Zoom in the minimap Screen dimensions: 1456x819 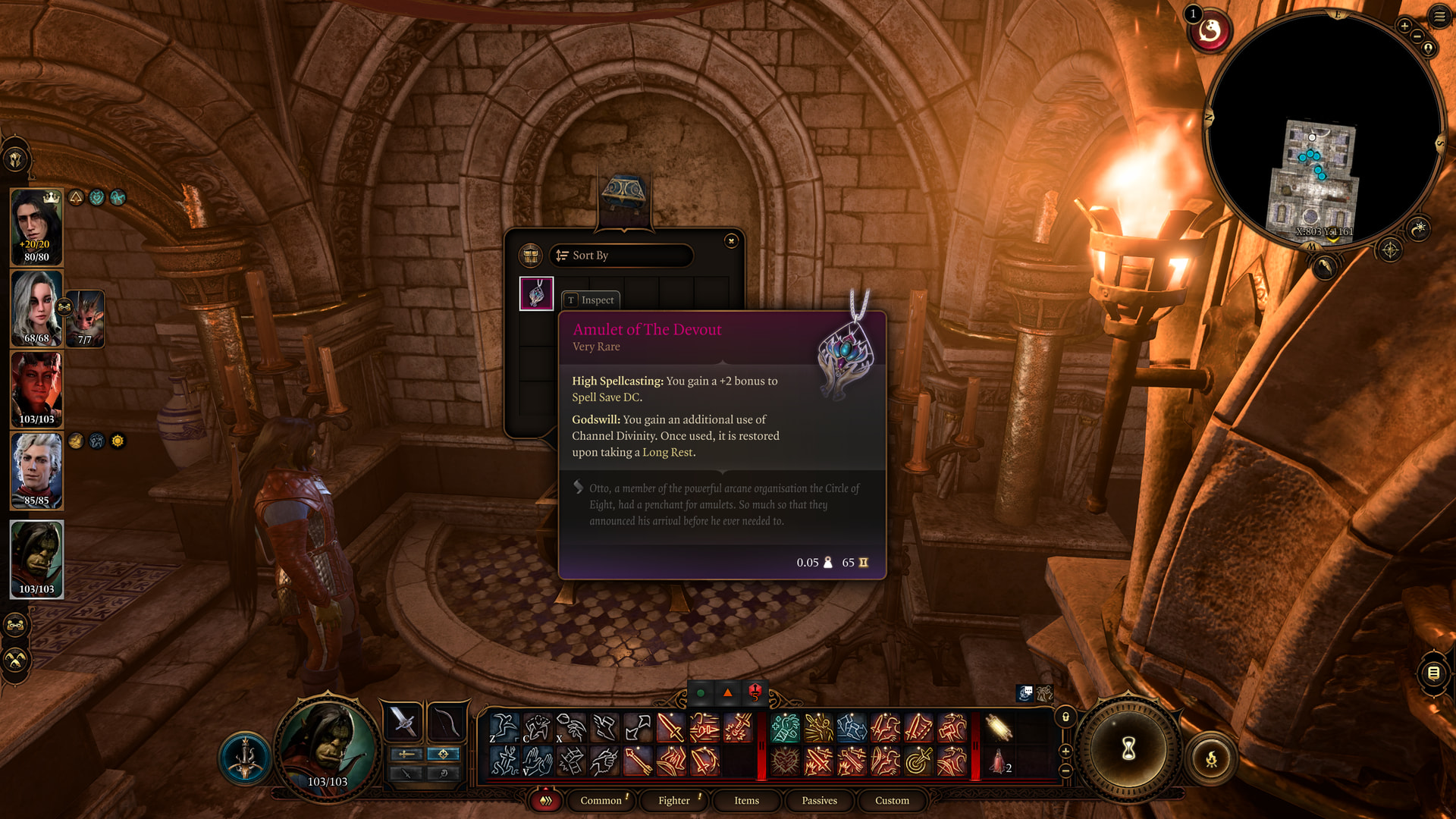click(x=1404, y=26)
